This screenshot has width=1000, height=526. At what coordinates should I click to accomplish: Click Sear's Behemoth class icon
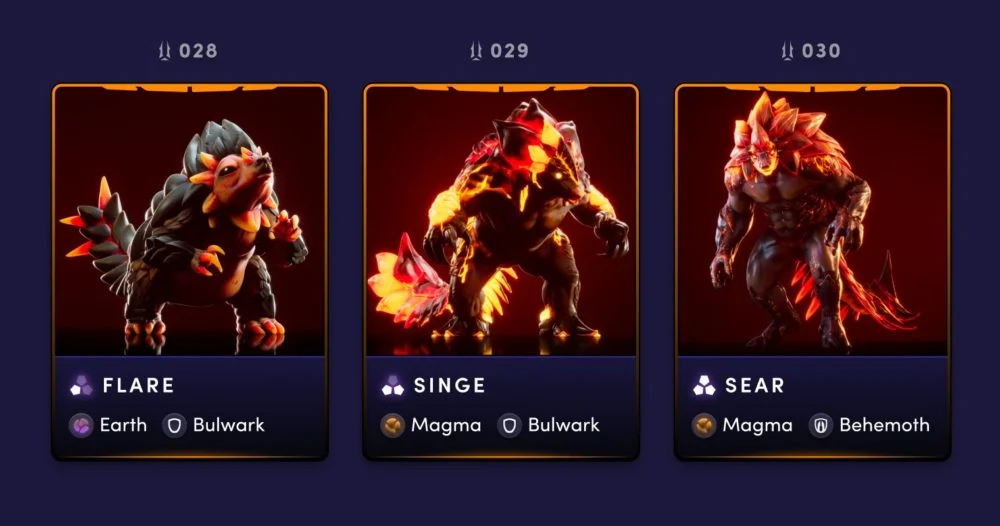821,425
